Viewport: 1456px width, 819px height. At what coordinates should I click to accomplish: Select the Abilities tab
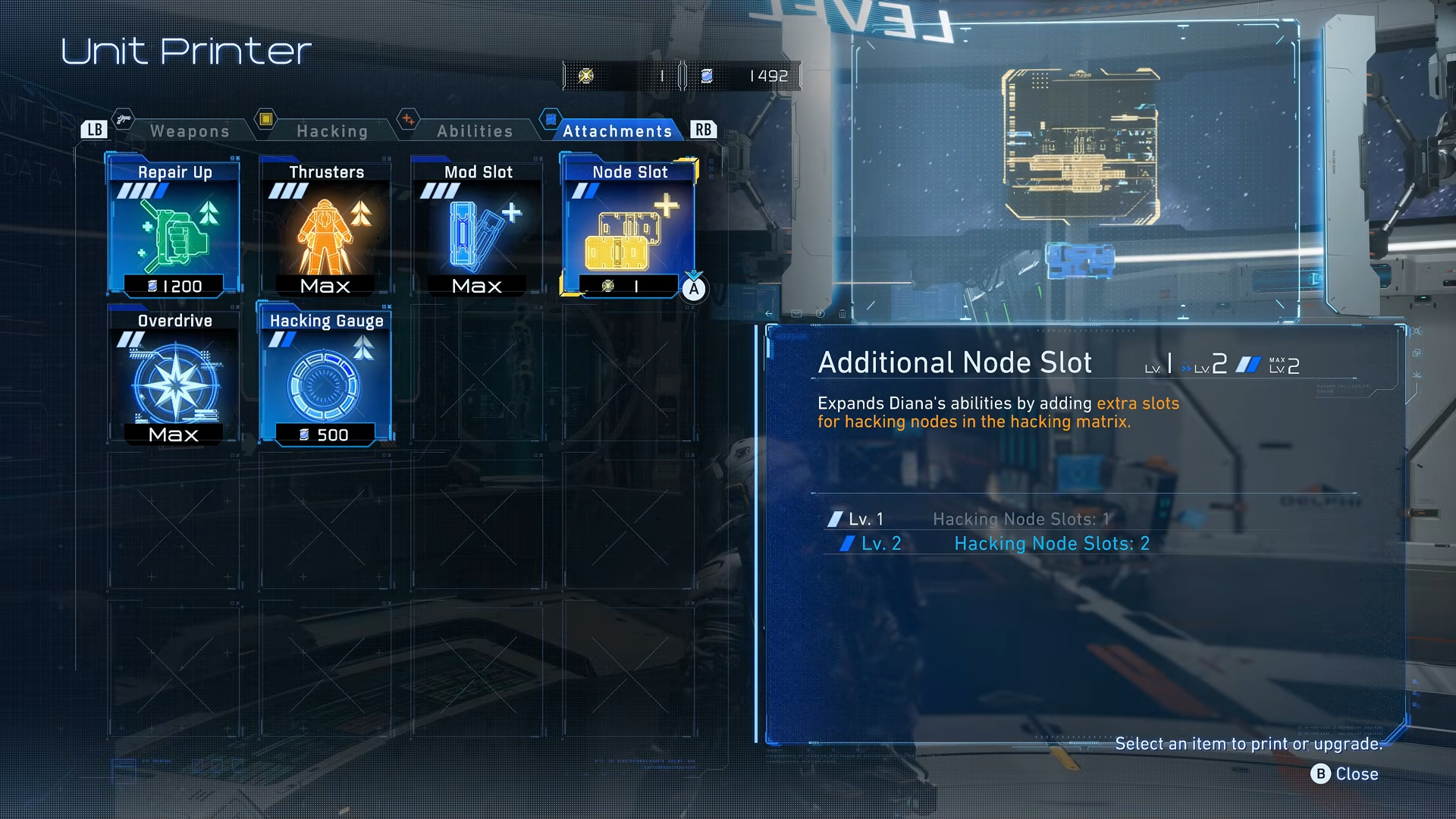(x=475, y=131)
